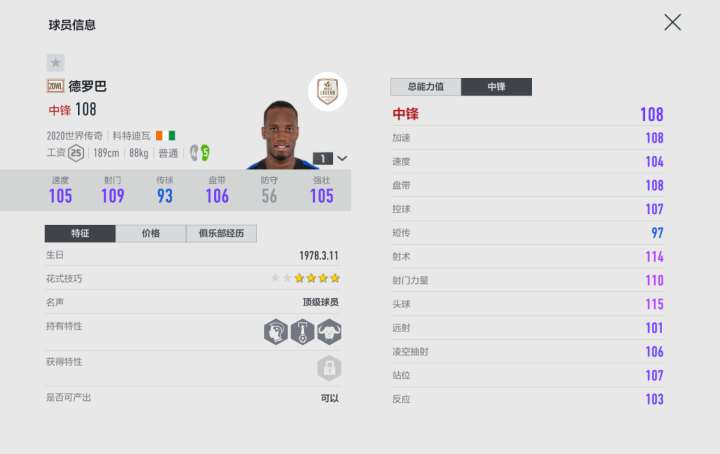Screen dimensions: 720x454
Task: Toggle the favorite star for this player
Action: 56,62
